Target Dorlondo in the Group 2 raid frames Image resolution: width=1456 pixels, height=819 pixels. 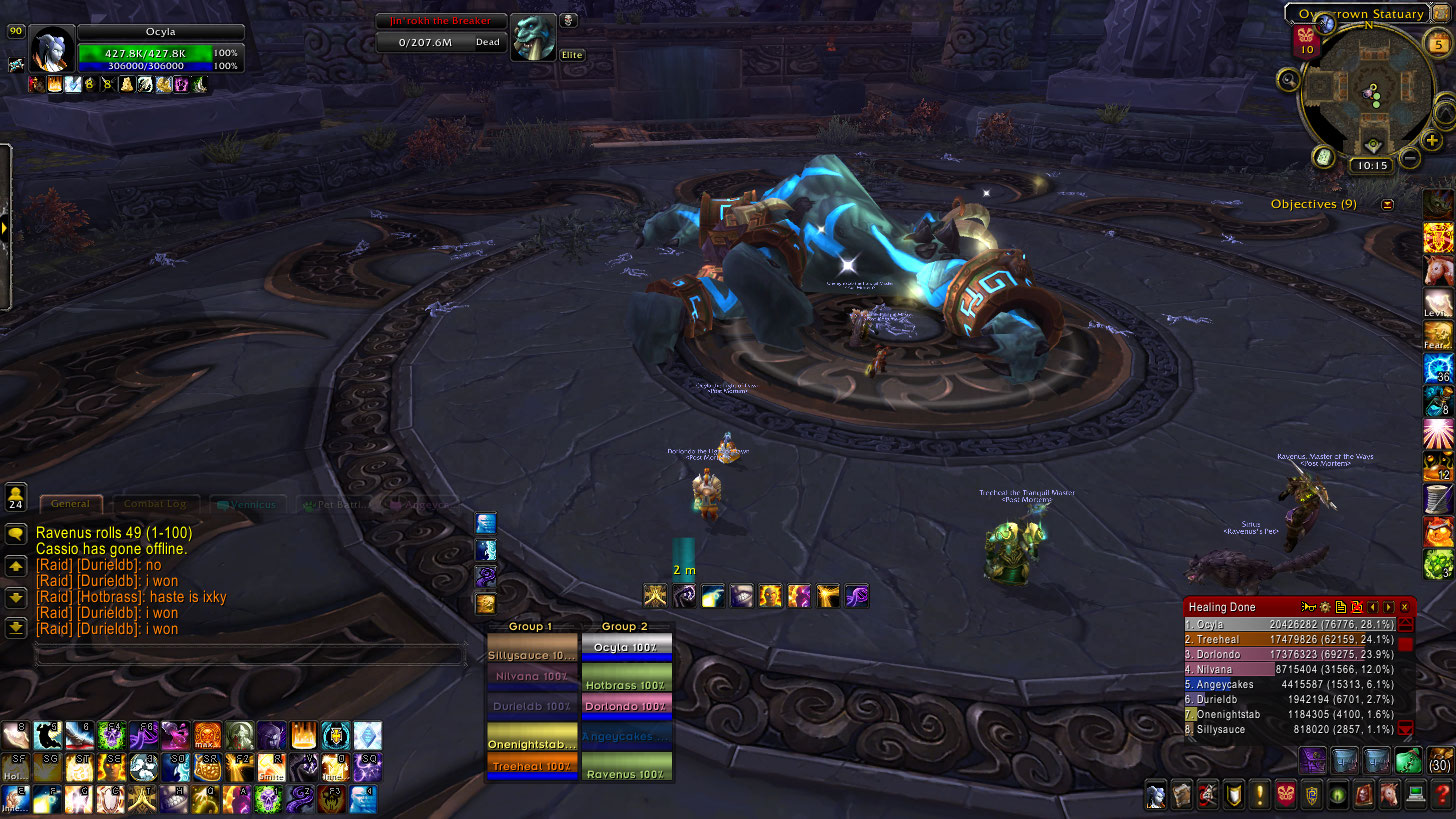626,706
